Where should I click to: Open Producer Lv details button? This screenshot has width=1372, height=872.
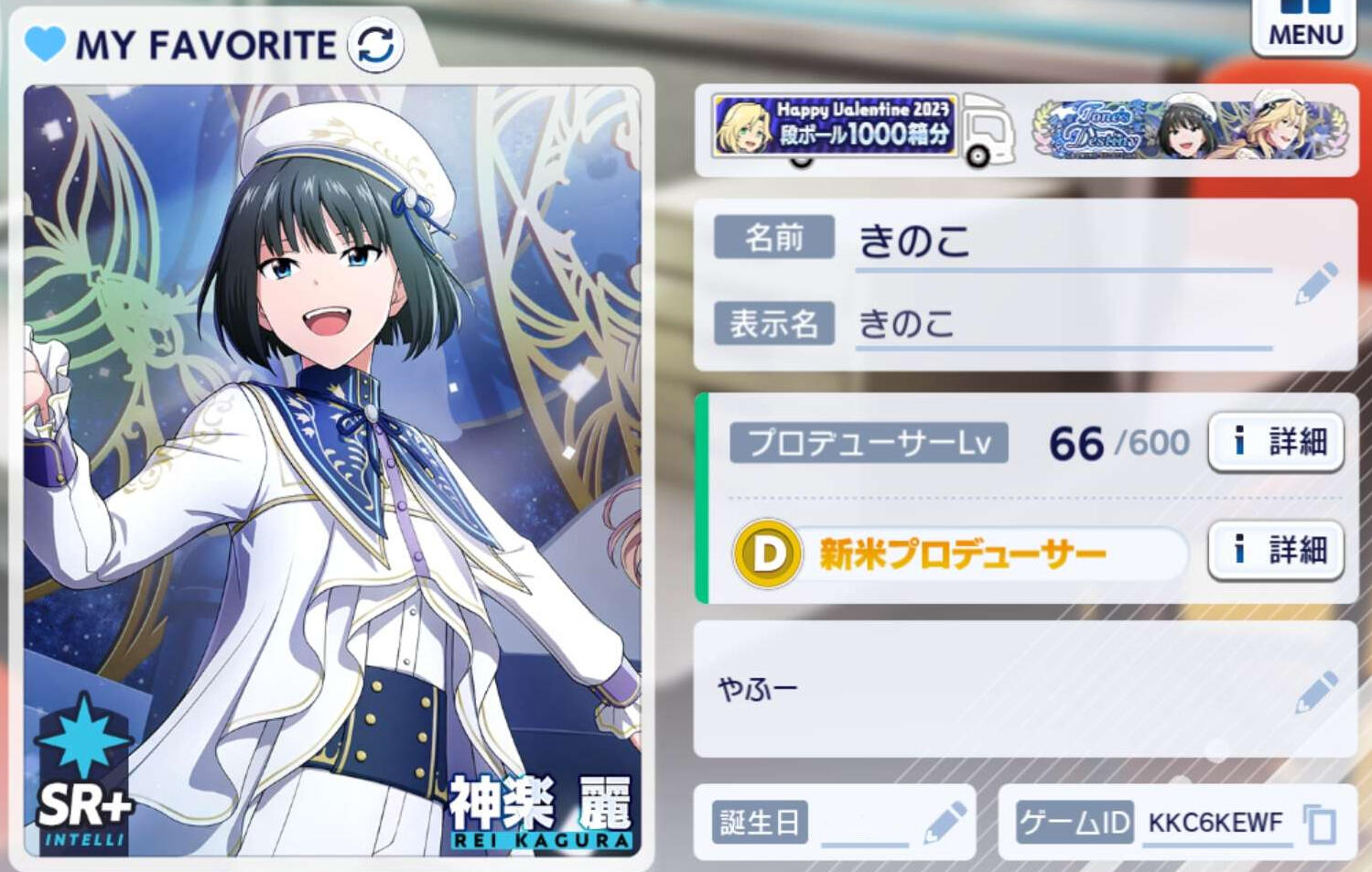pyautogui.click(x=1276, y=442)
